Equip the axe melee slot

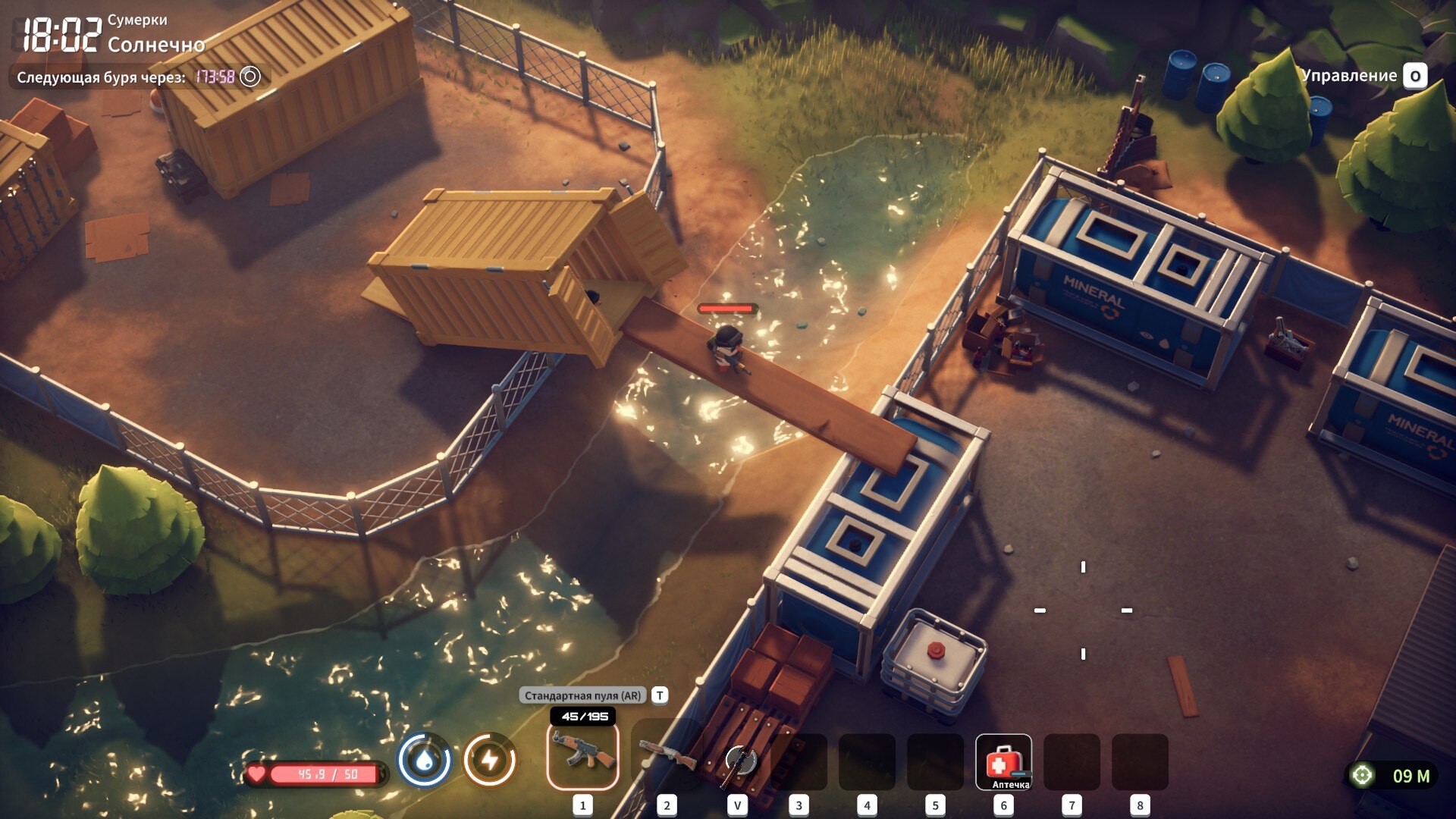coord(737,761)
